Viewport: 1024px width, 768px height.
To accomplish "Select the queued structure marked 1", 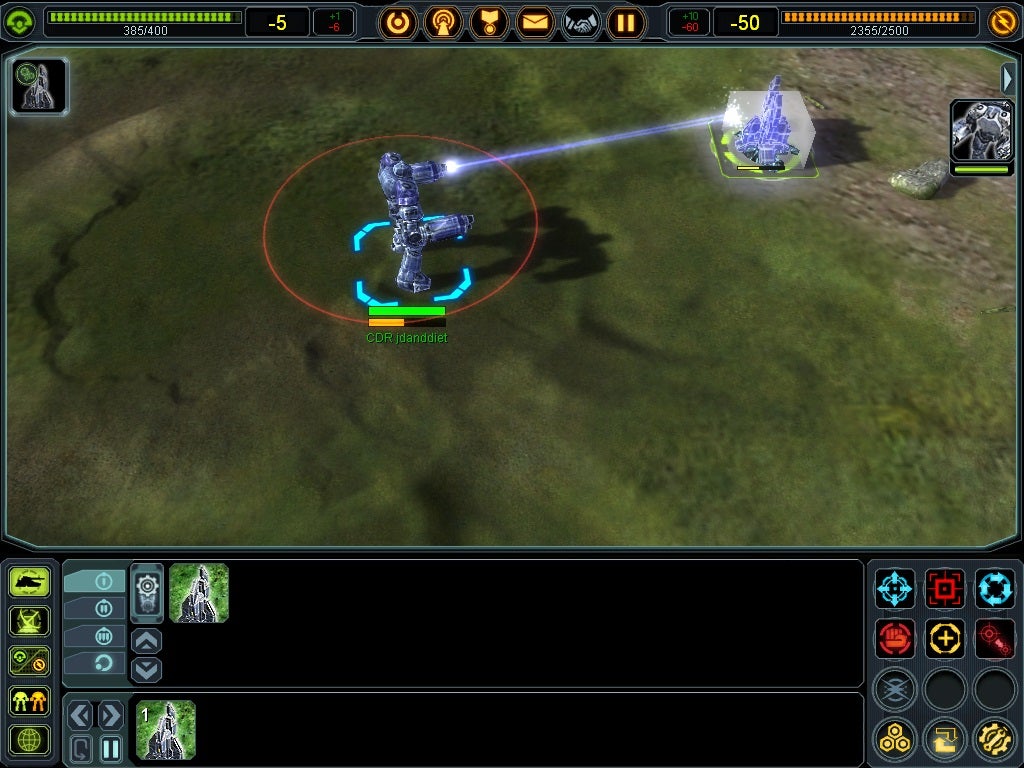I will (166, 729).
